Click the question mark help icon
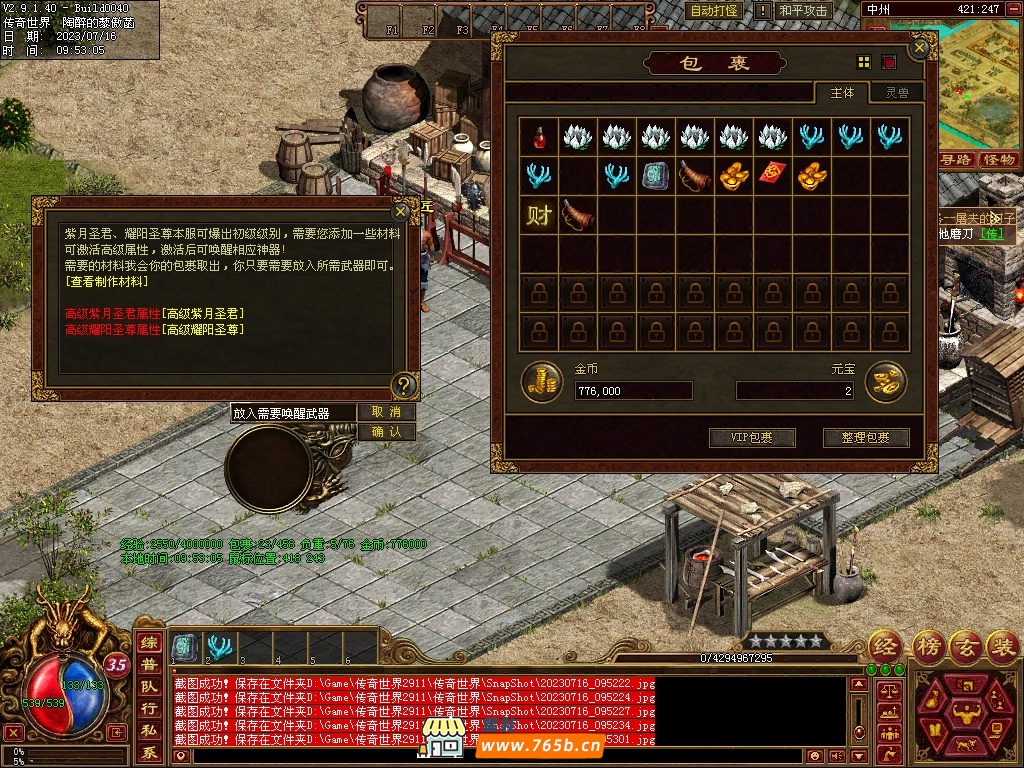This screenshot has width=1024, height=768. pyautogui.click(x=403, y=383)
